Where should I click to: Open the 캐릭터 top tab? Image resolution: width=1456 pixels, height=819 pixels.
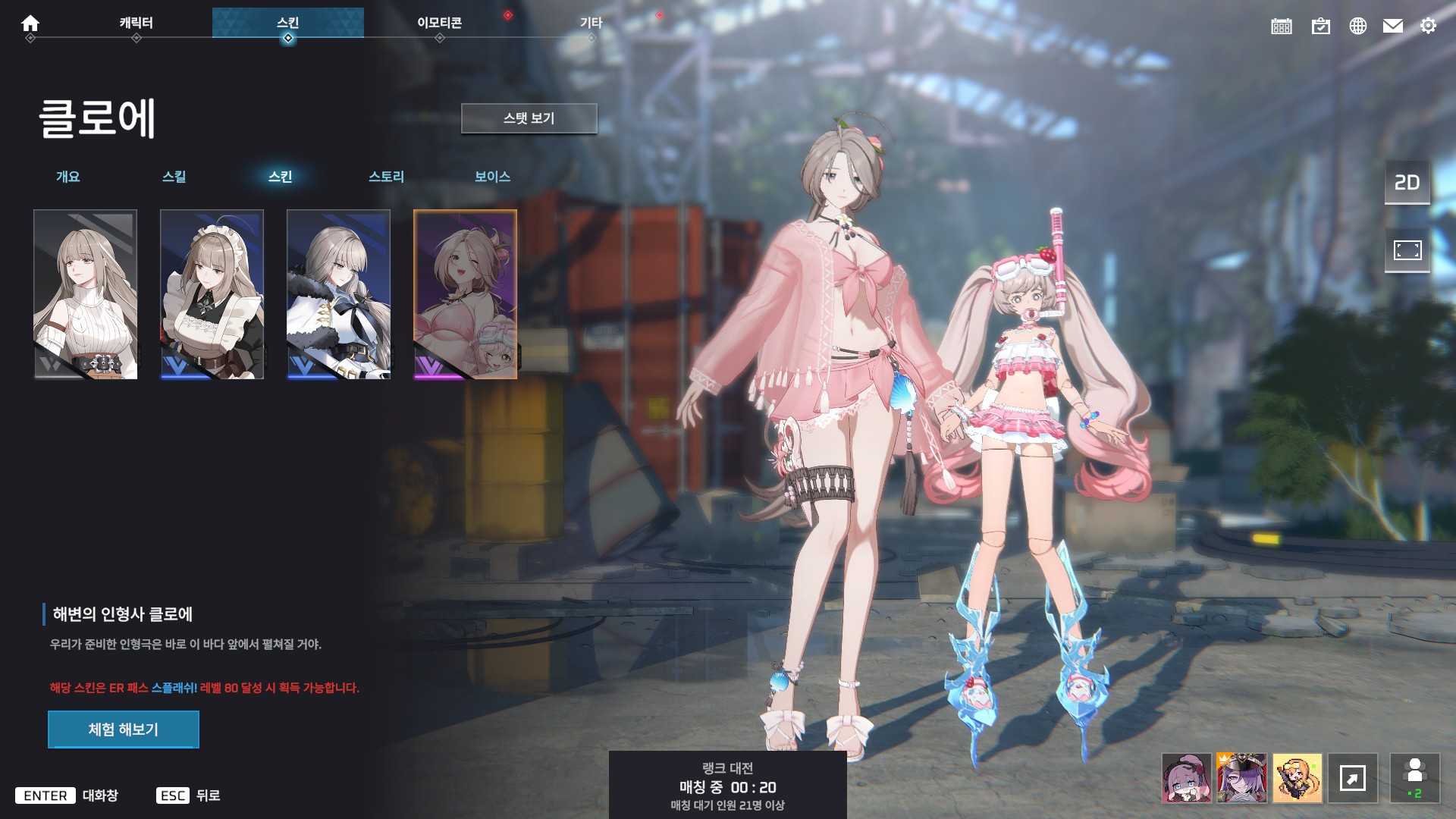click(x=136, y=23)
